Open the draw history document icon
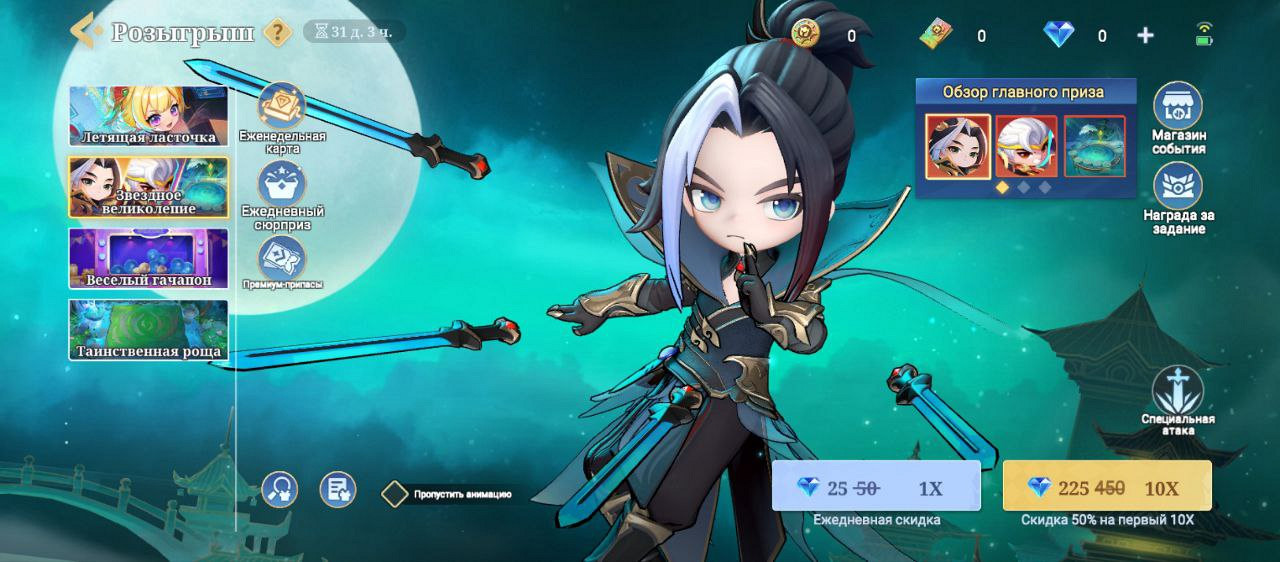The image size is (1280, 562). (x=338, y=489)
